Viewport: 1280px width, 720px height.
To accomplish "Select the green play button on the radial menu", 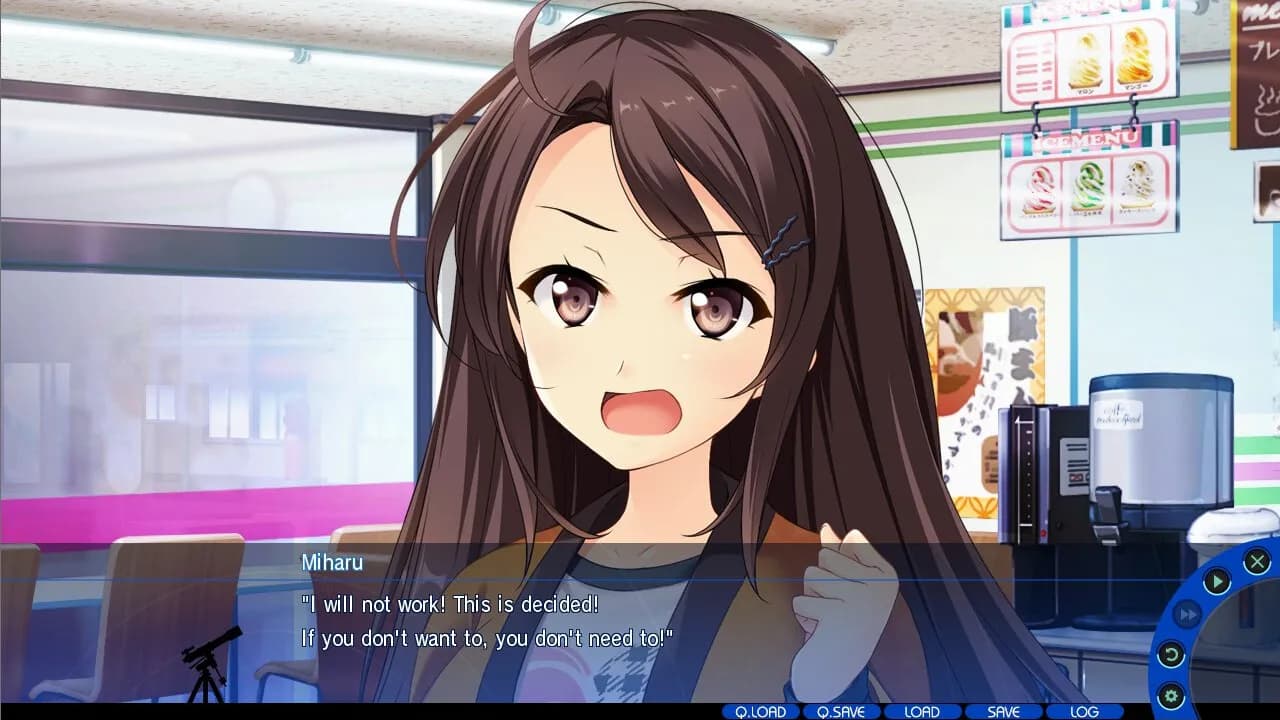I will click(1217, 582).
